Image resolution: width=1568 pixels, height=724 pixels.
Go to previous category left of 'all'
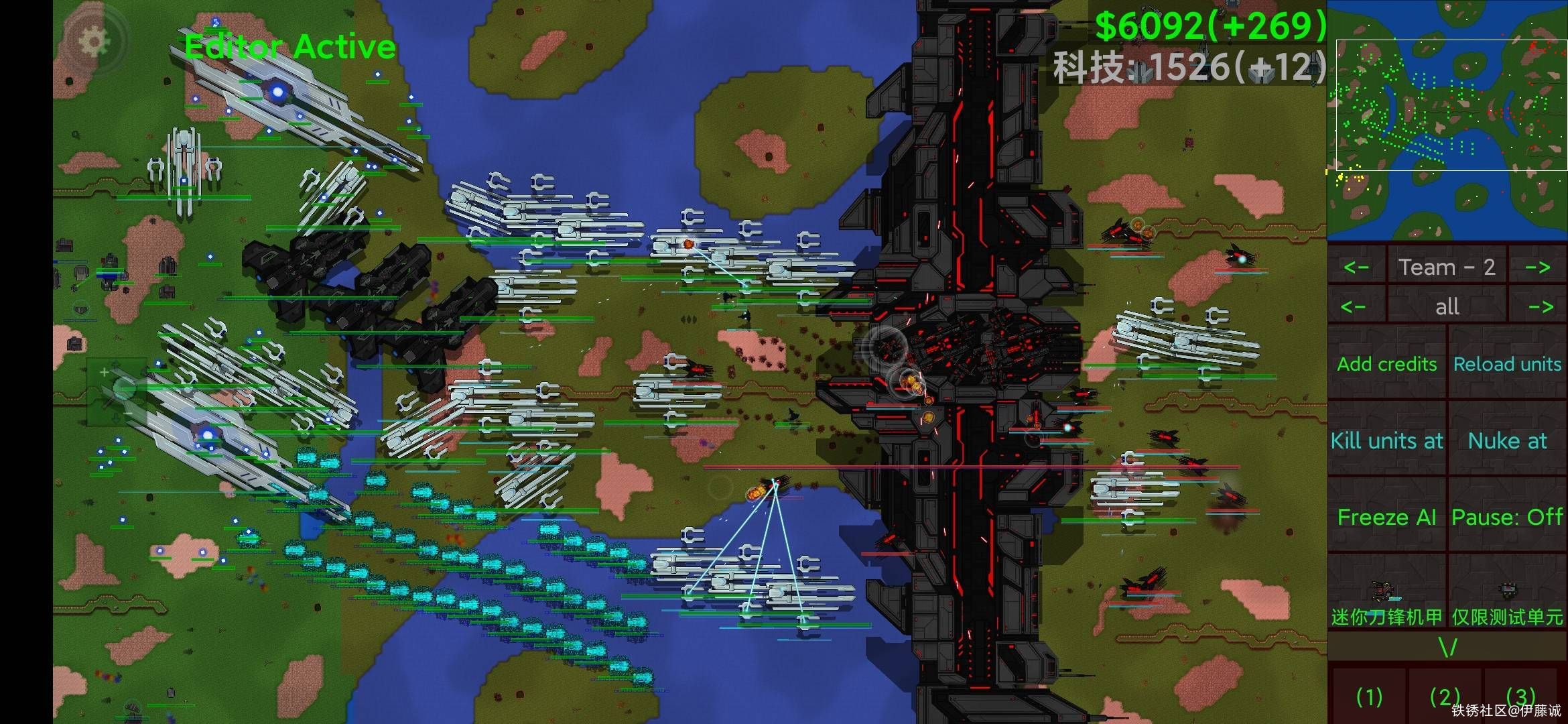tap(1355, 307)
